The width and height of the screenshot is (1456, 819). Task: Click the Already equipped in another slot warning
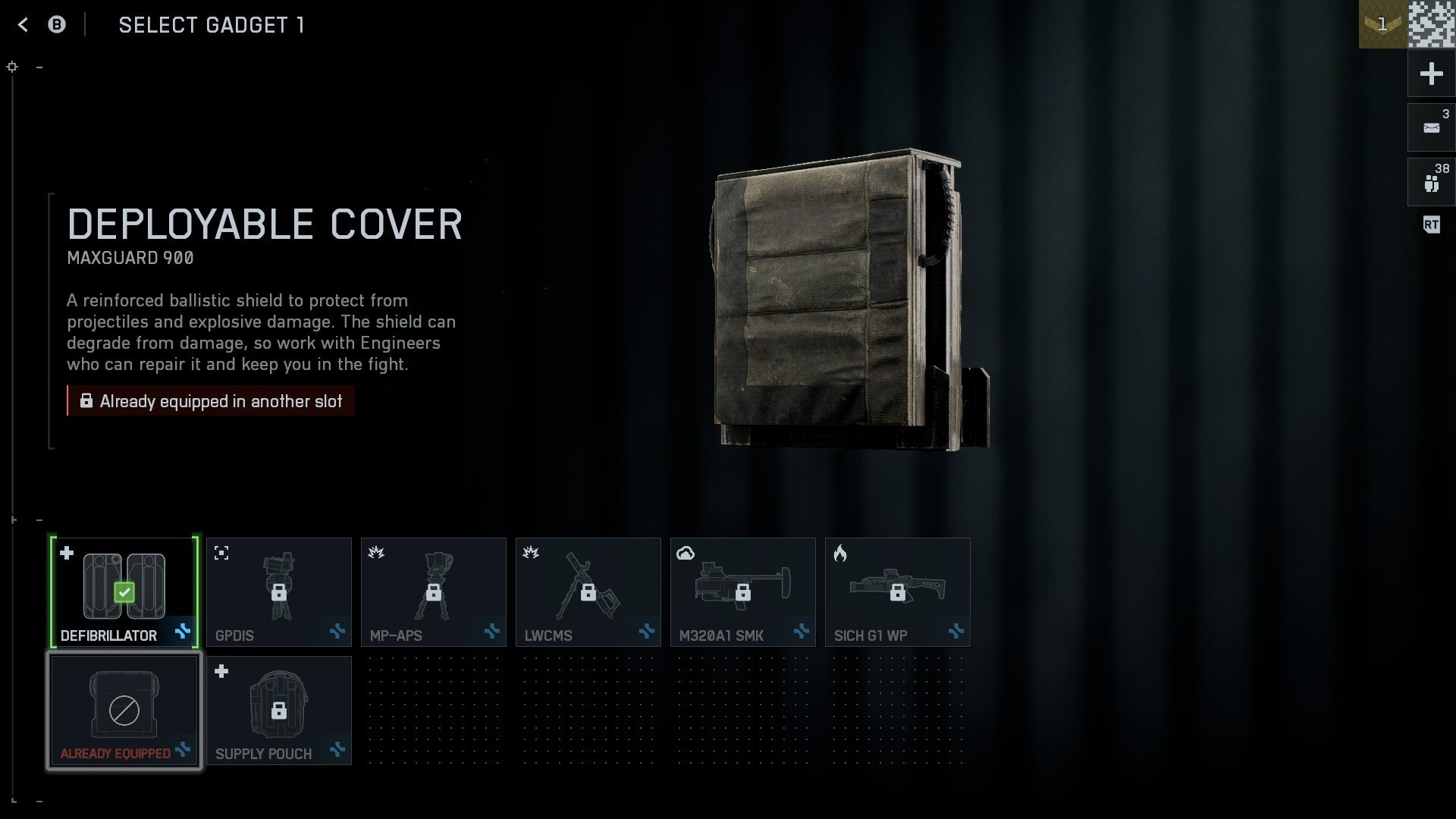tap(211, 400)
